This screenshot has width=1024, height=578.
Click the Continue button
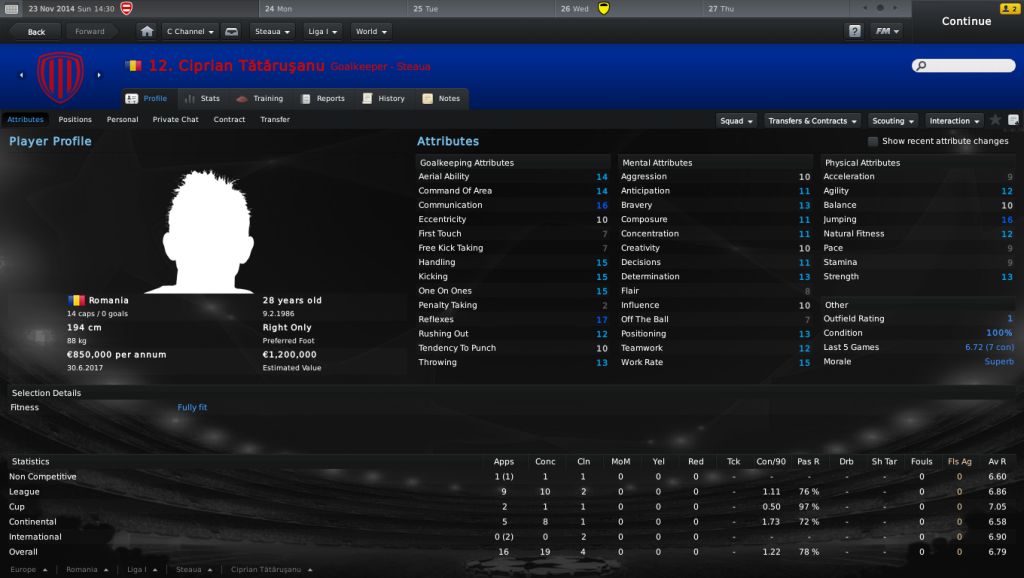coord(965,21)
